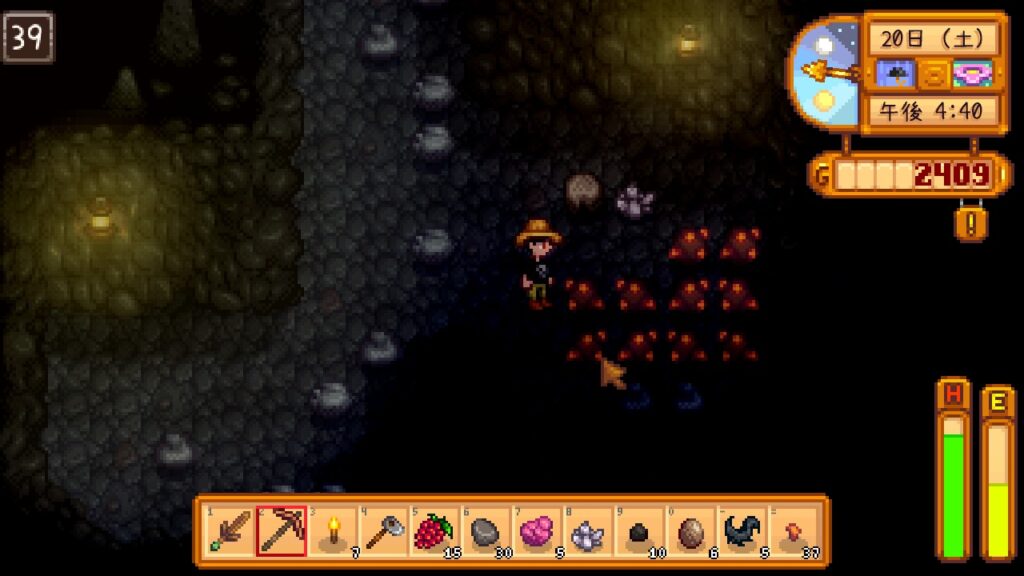
Task: Select the red berries slot
Action: [x=434, y=531]
